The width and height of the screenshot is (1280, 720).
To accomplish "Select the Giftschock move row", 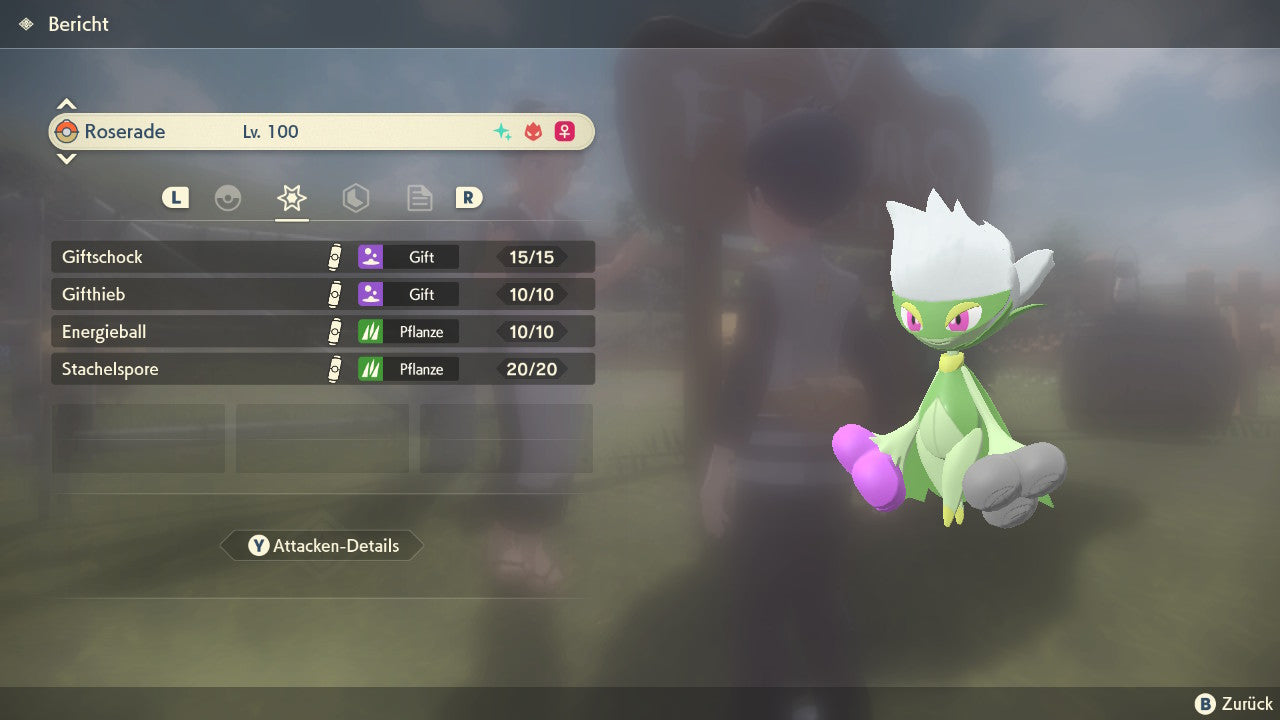I will pyautogui.click(x=322, y=257).
